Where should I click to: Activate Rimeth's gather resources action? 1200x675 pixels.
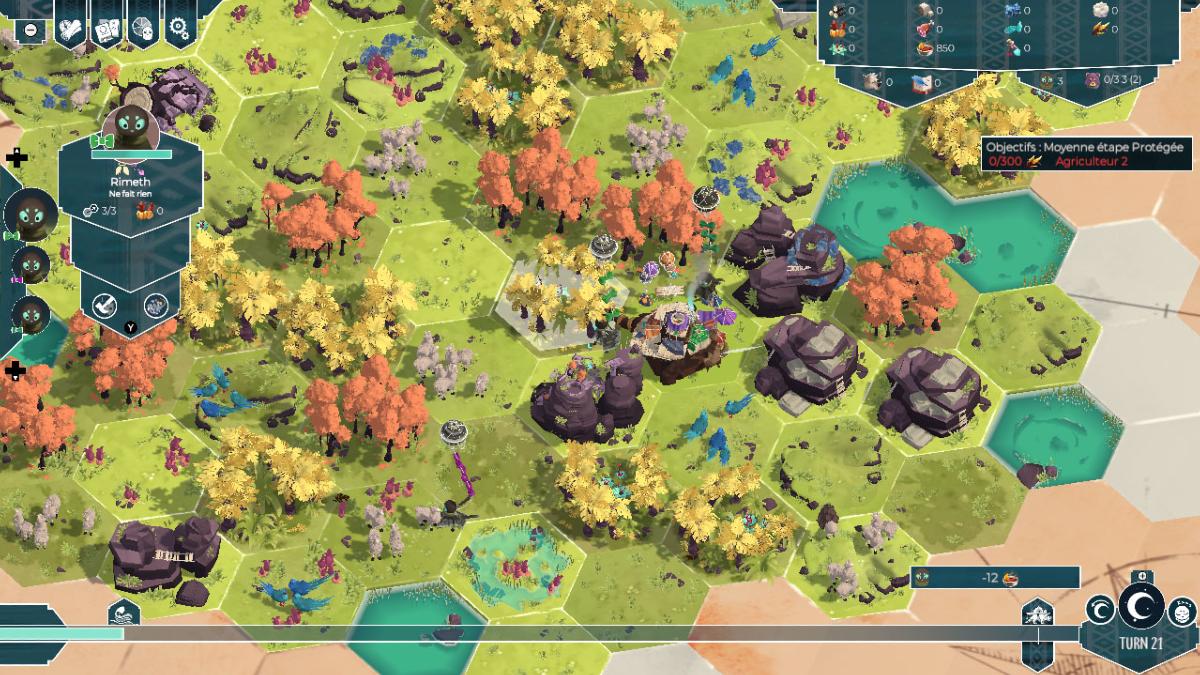(154, 305)
